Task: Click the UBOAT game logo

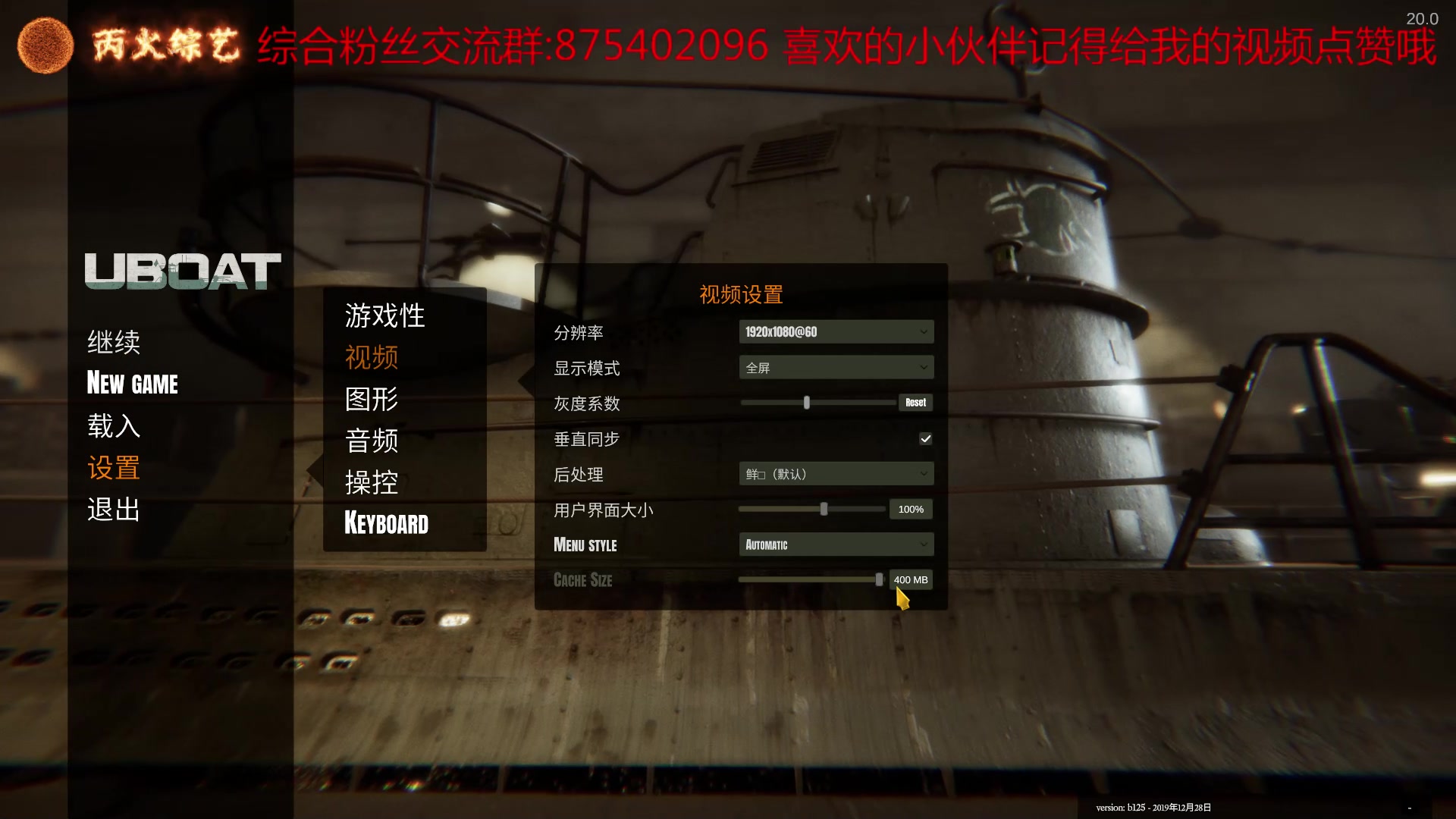Action: (180, 271)
